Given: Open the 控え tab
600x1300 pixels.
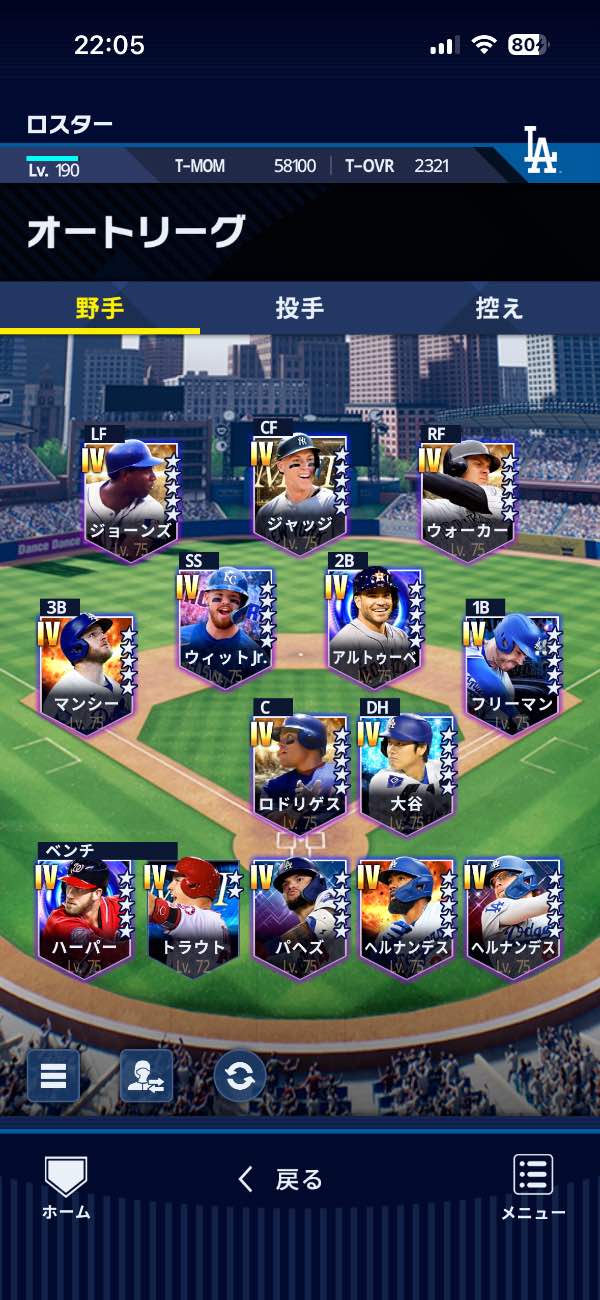Looking at the screenshot, I should point(499,308).
